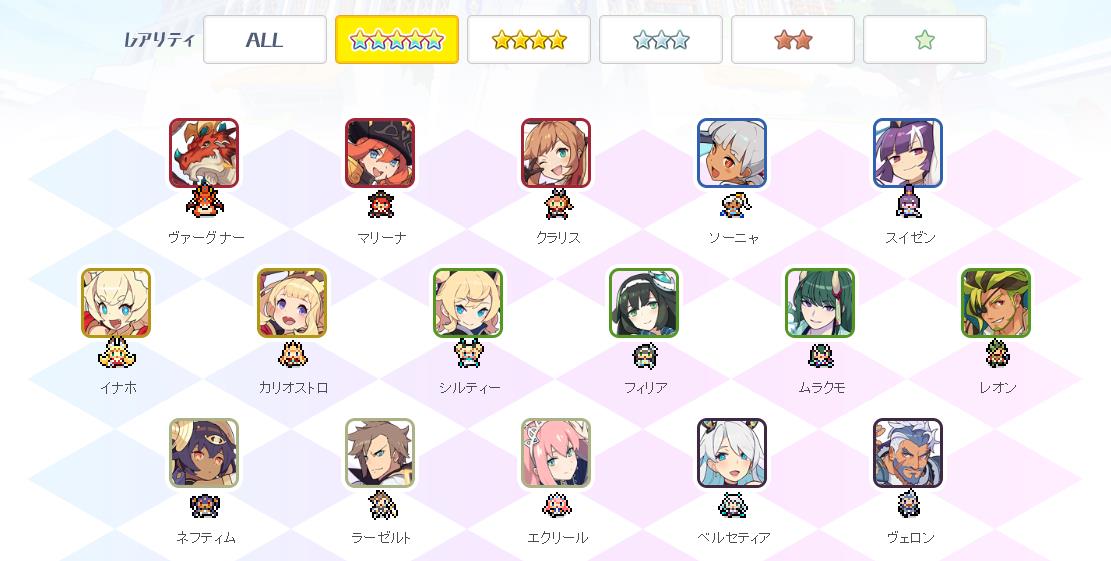Show all rarities with the ALL filter
The width and height of the screenshot is (1111, 561).
click(265, 40)
